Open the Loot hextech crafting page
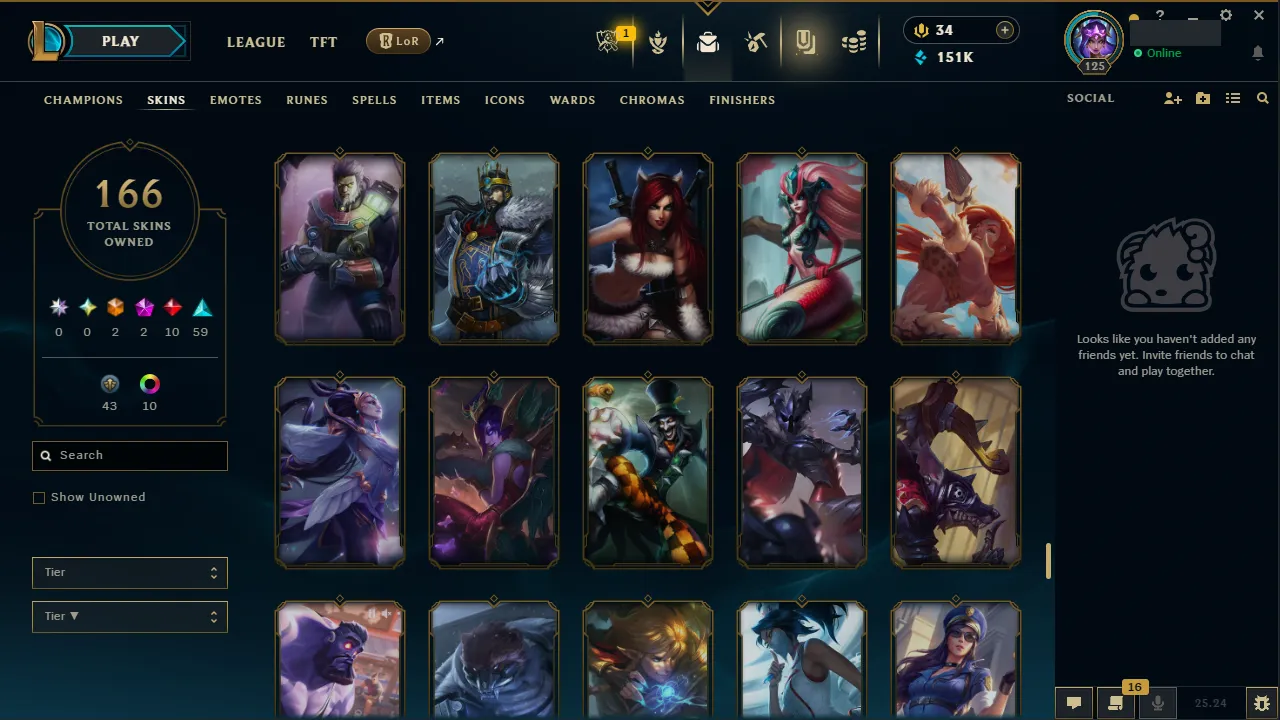Viewport: 1280px width, 720px height. pos(756,41)
